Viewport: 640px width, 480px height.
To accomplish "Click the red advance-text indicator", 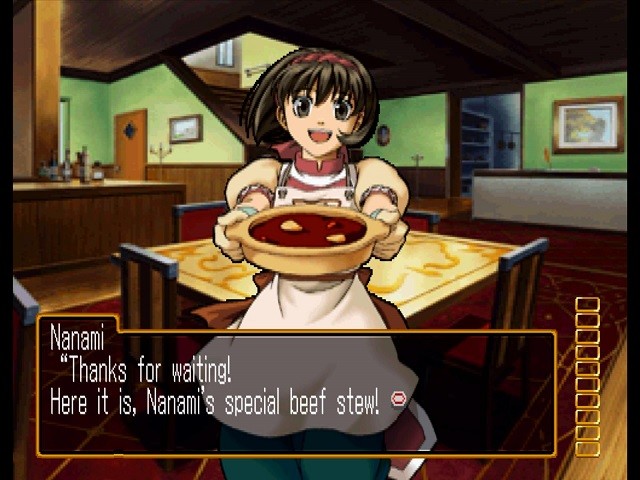I will pyautogui.click(x=398, y=400).
